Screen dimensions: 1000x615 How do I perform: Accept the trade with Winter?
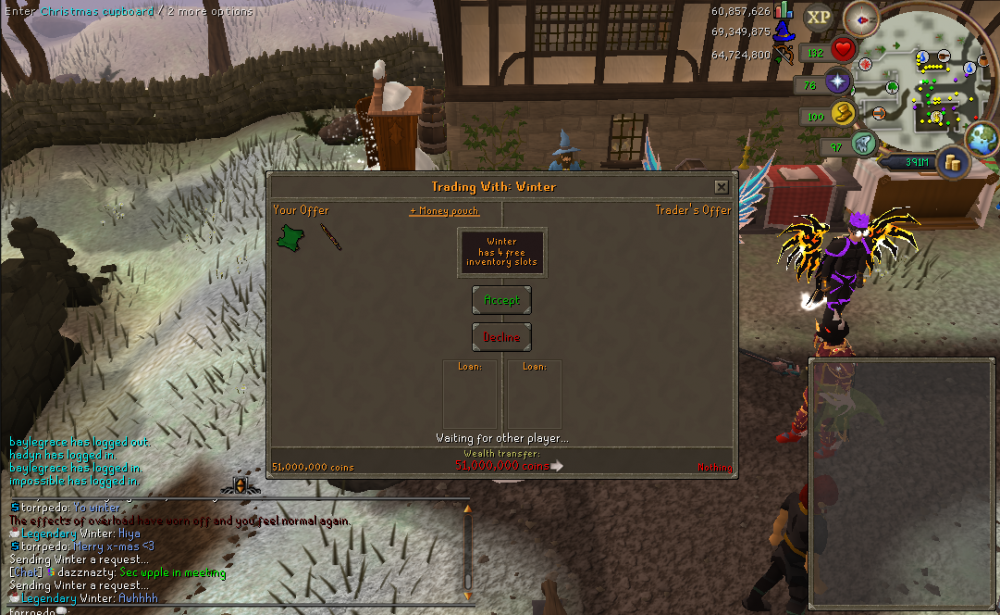coord(501,300)
